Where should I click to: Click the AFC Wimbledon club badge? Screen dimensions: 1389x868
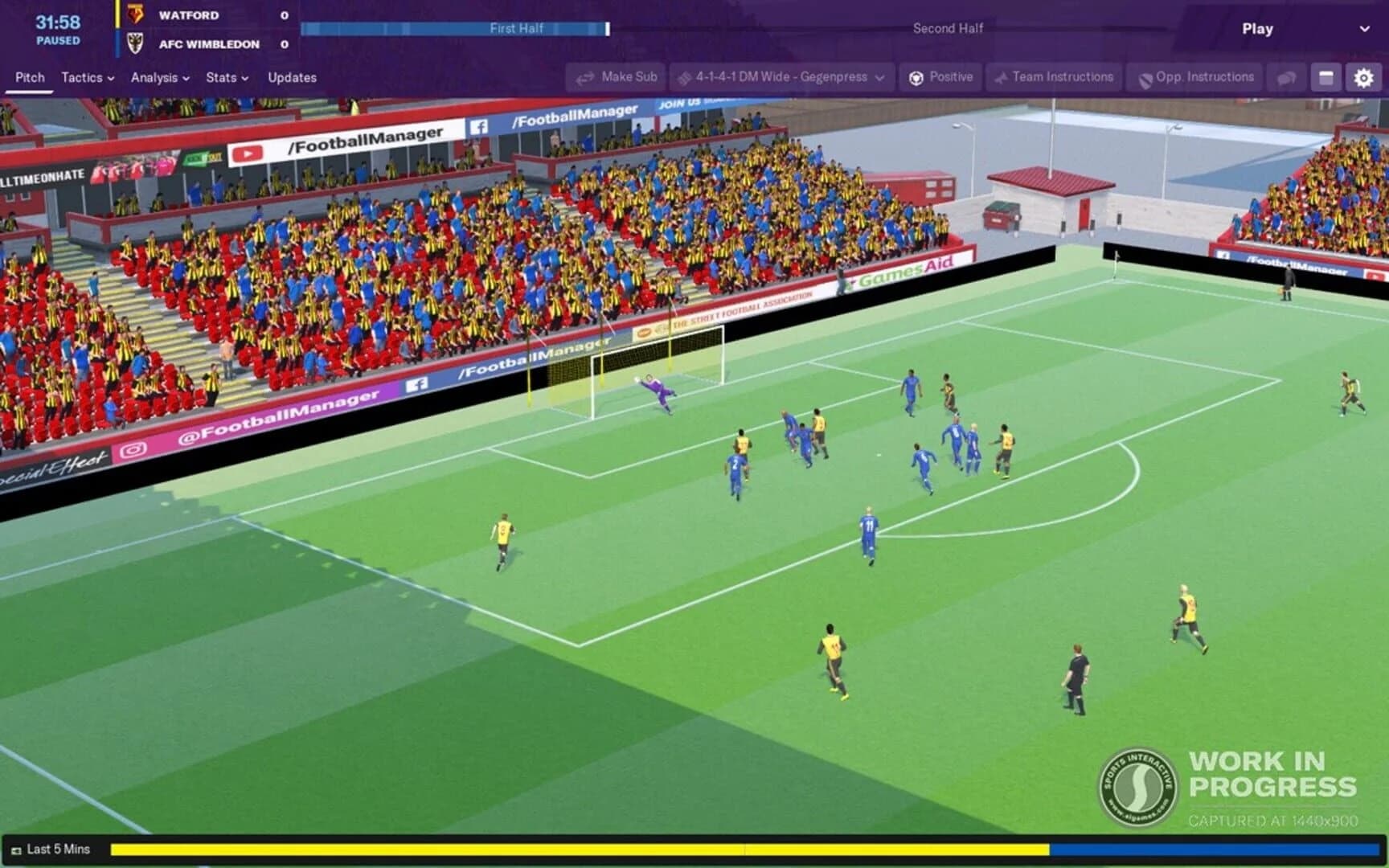[134, 44]
